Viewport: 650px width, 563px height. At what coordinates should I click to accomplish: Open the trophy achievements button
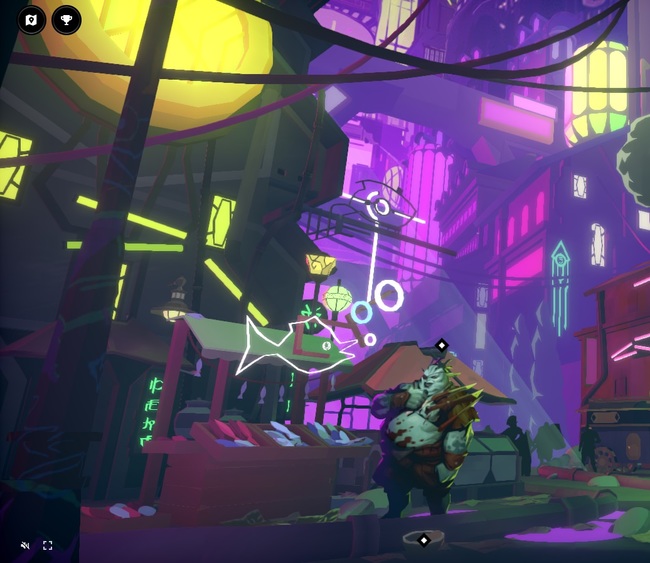coord(67,19)
